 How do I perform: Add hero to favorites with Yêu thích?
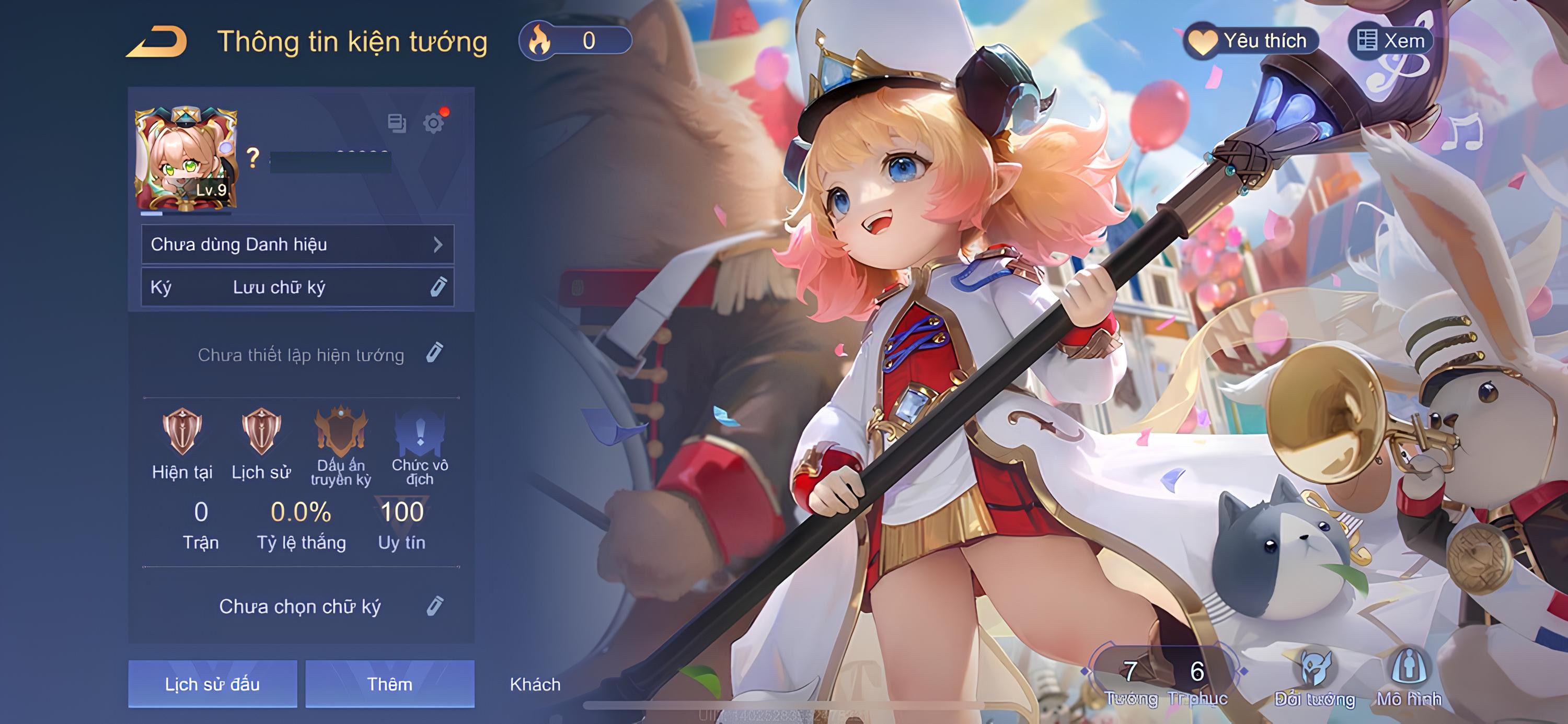coord(1251,41)
